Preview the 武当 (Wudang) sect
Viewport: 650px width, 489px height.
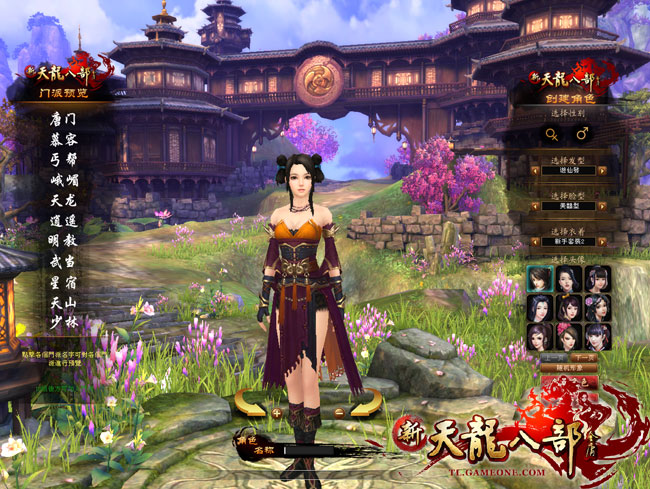point(63,262)
